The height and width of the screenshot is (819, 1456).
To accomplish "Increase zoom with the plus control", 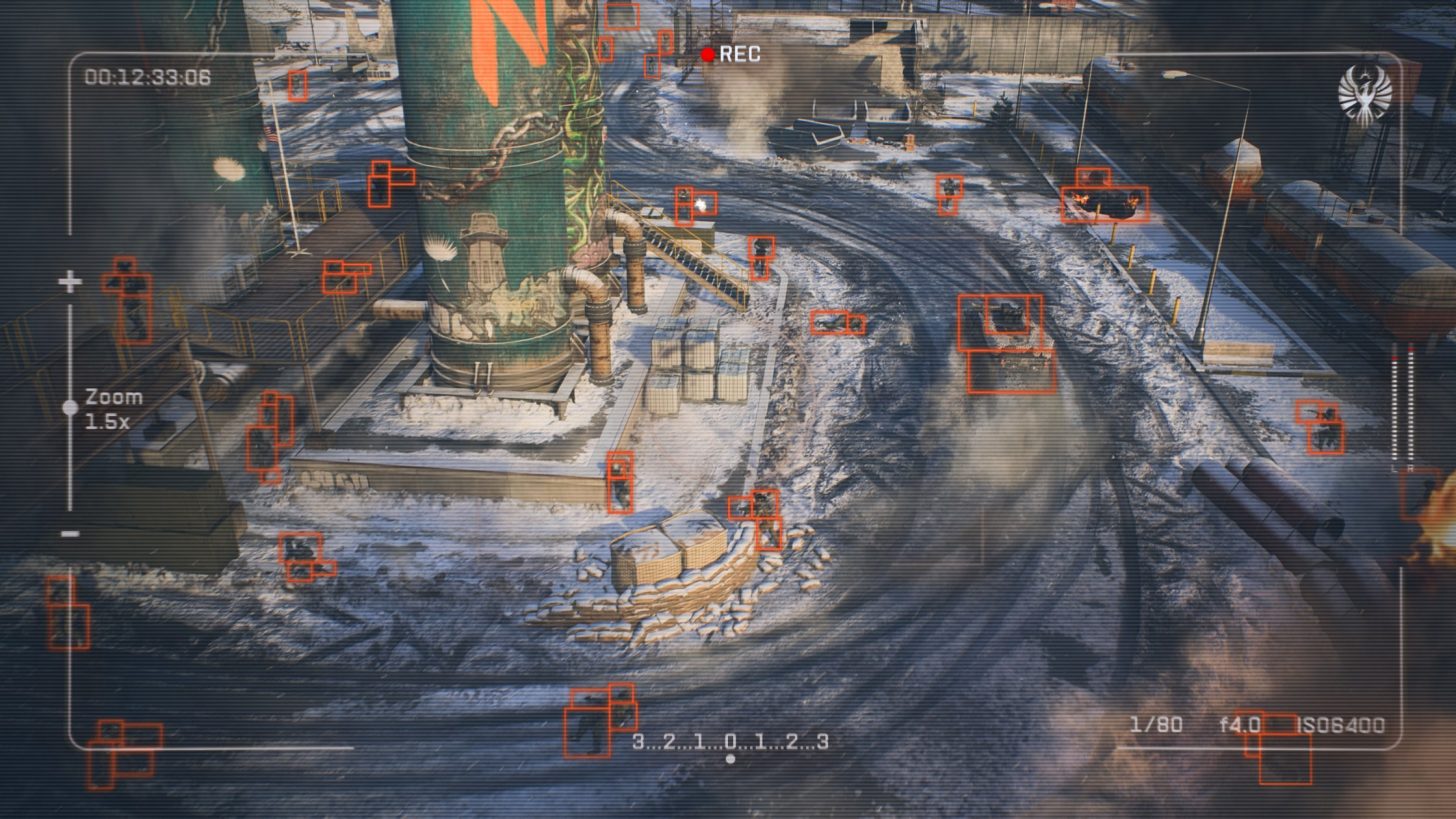I will pos(69,283).
